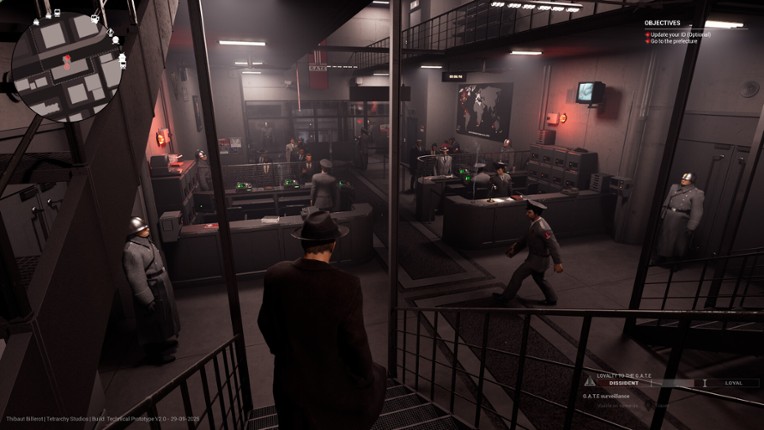Click the OBJECTIVES tracker header
Image resolution: width=764 pixels, height=430 pixels.
(x=663, y=23)
